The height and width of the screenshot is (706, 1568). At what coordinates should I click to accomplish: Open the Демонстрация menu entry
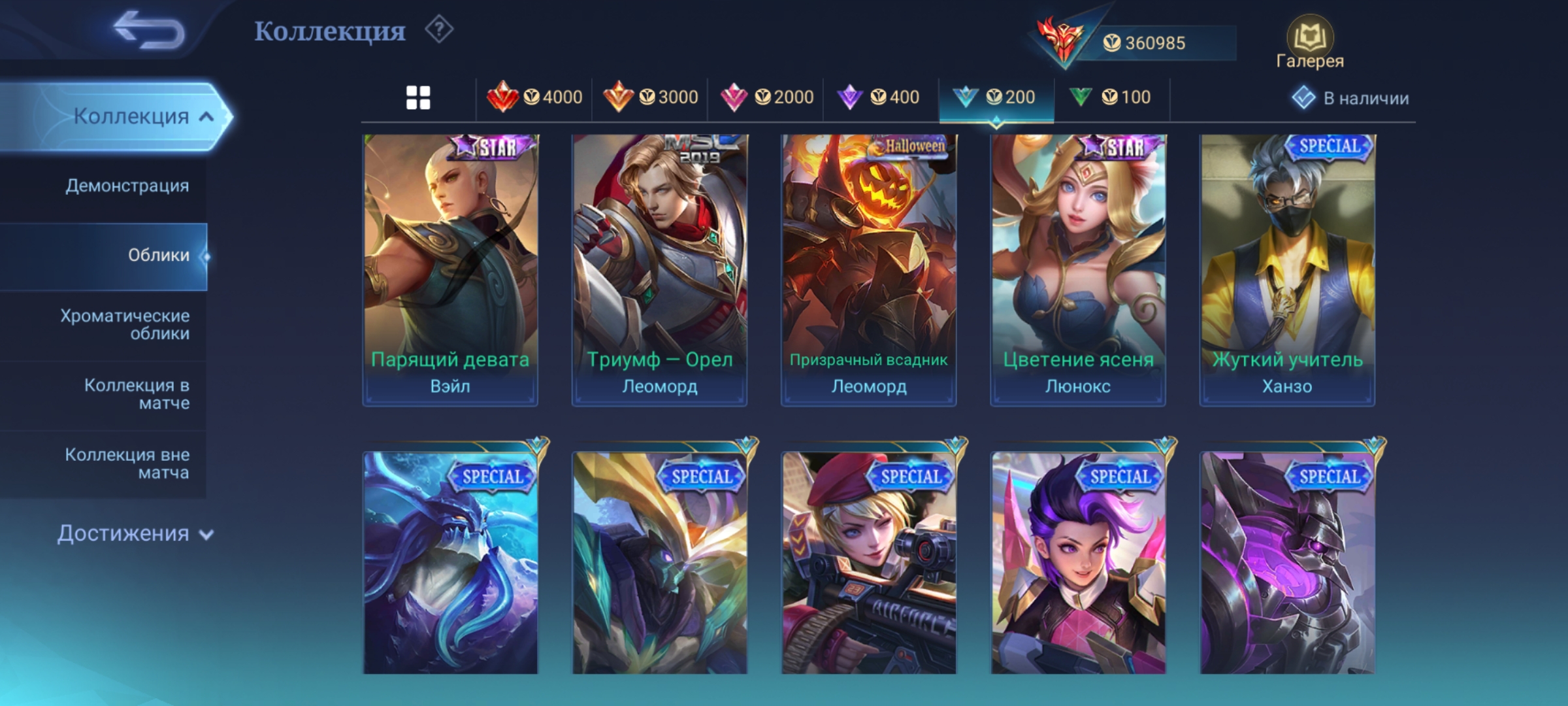click(x=127, y=186)
